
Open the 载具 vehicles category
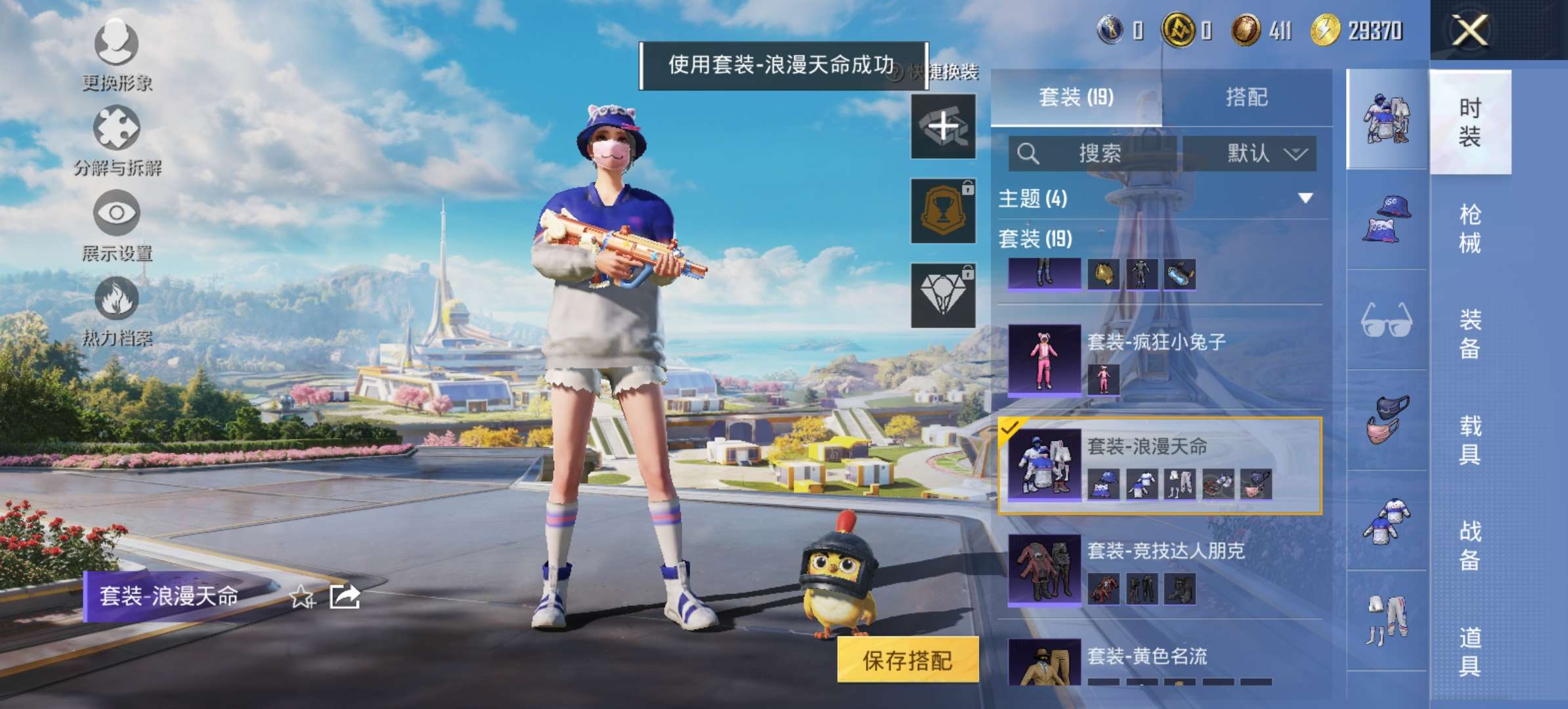point(1470,440)
